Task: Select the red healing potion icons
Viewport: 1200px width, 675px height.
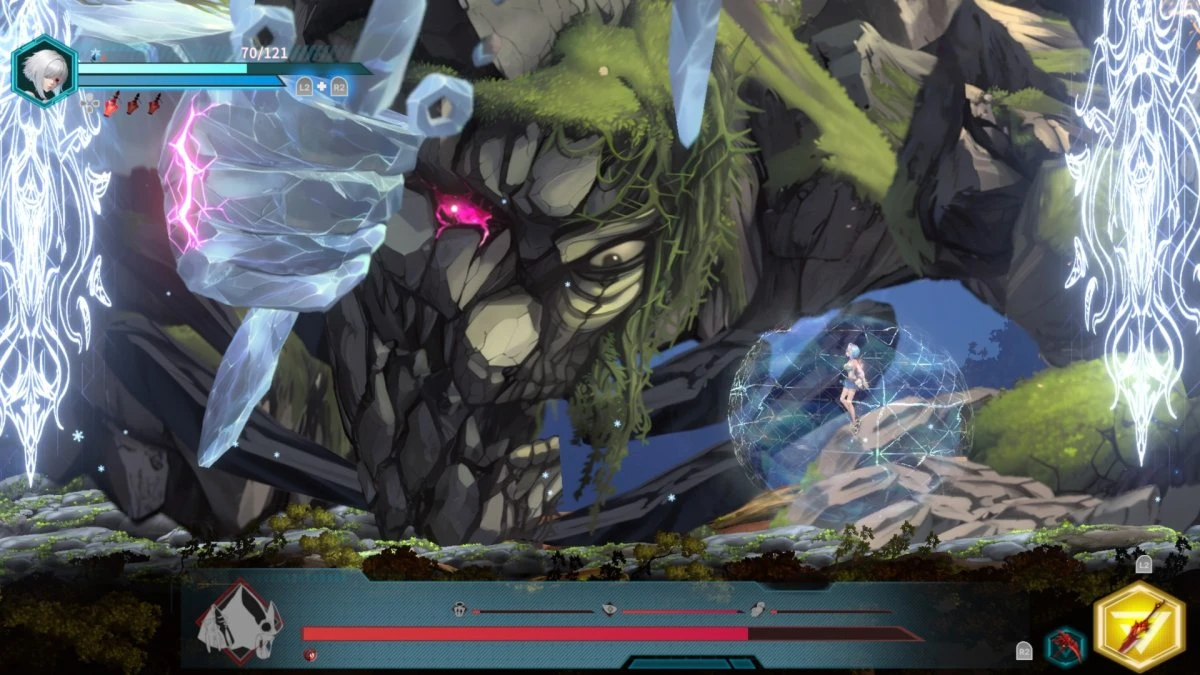Action: (x=132, y=103)
